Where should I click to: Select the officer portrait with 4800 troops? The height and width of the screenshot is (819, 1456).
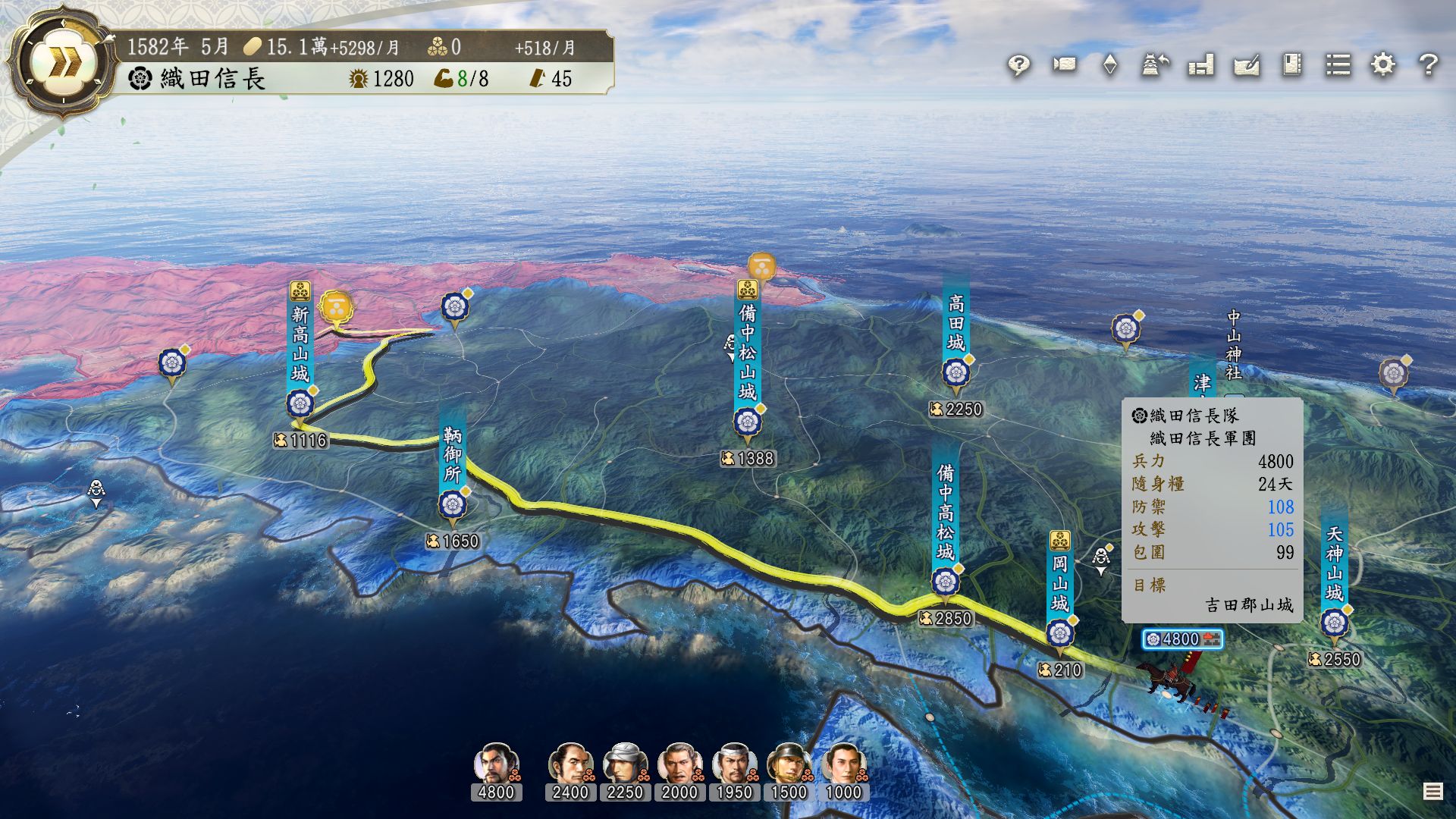point(496,764)
